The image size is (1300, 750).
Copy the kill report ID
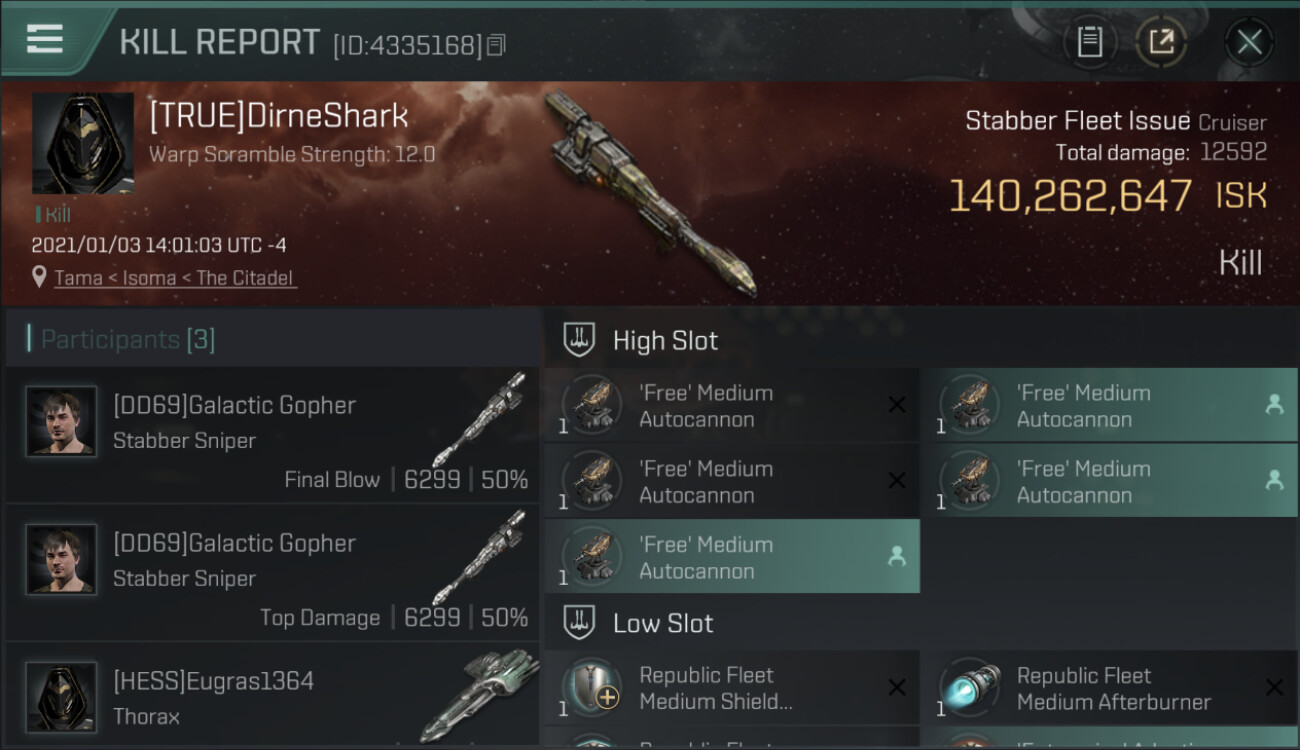(x=497, y=45)
